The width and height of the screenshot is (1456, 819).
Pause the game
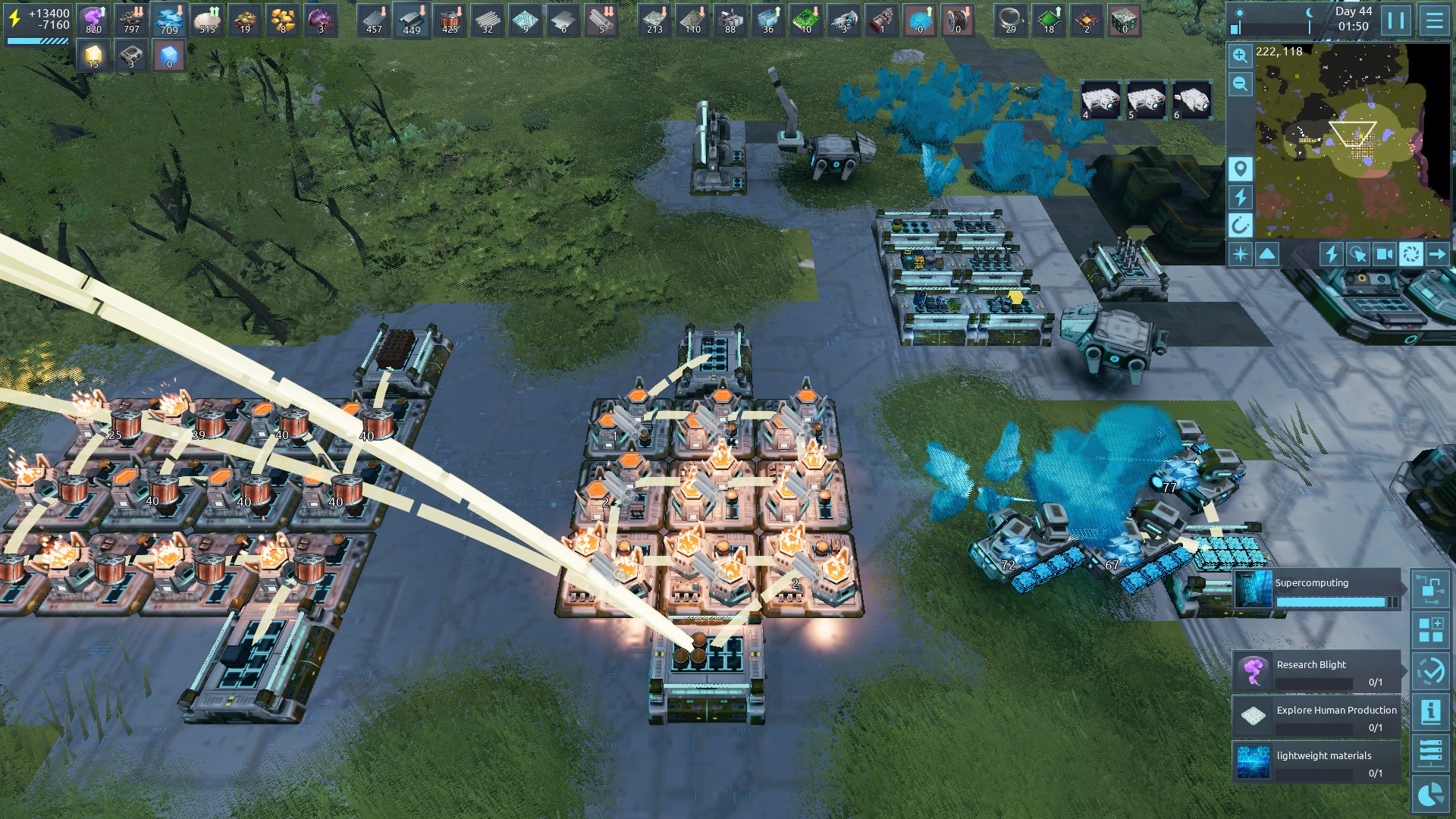click(x=1396, y=20)
